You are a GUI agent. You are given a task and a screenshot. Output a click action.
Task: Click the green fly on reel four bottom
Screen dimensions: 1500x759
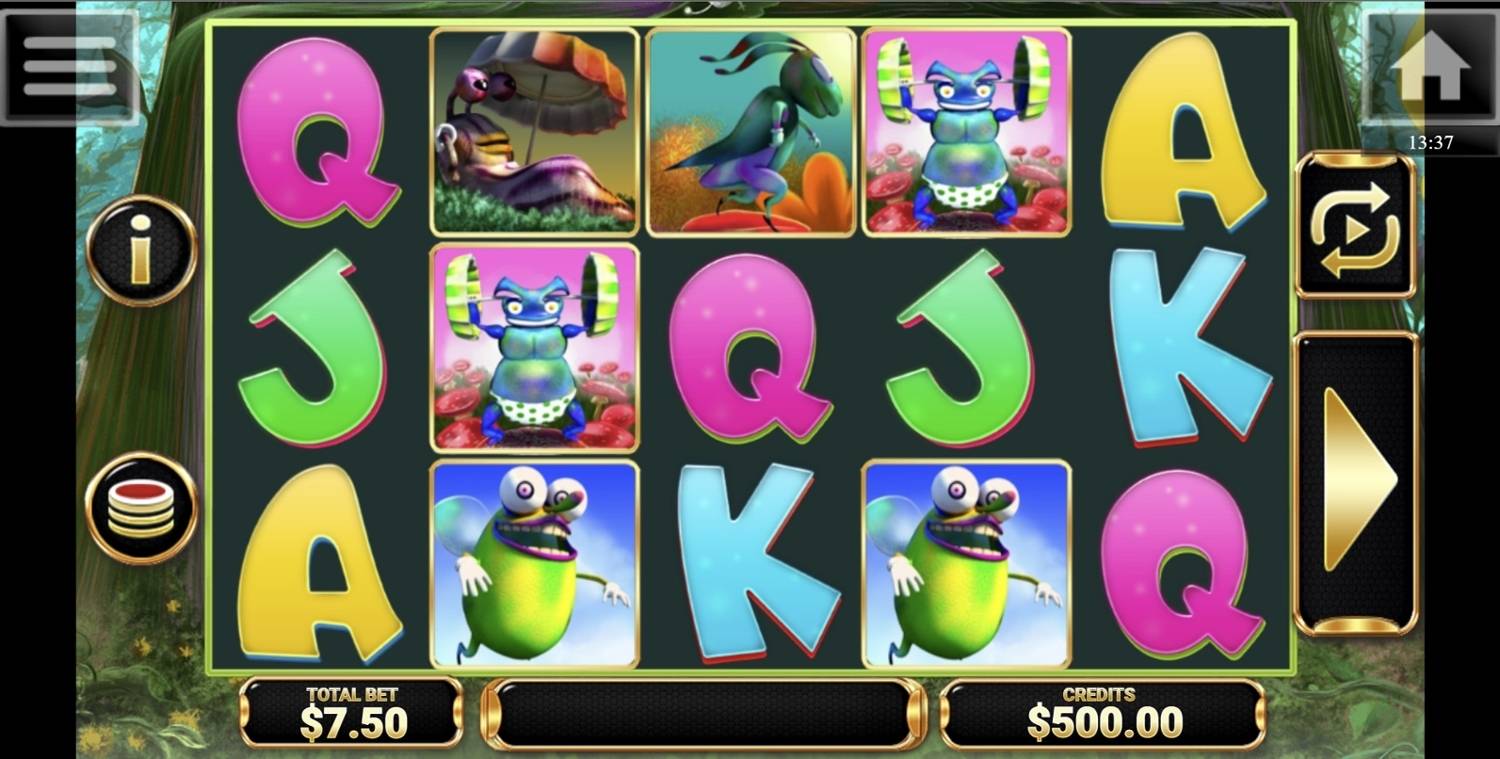click(967, 563)
